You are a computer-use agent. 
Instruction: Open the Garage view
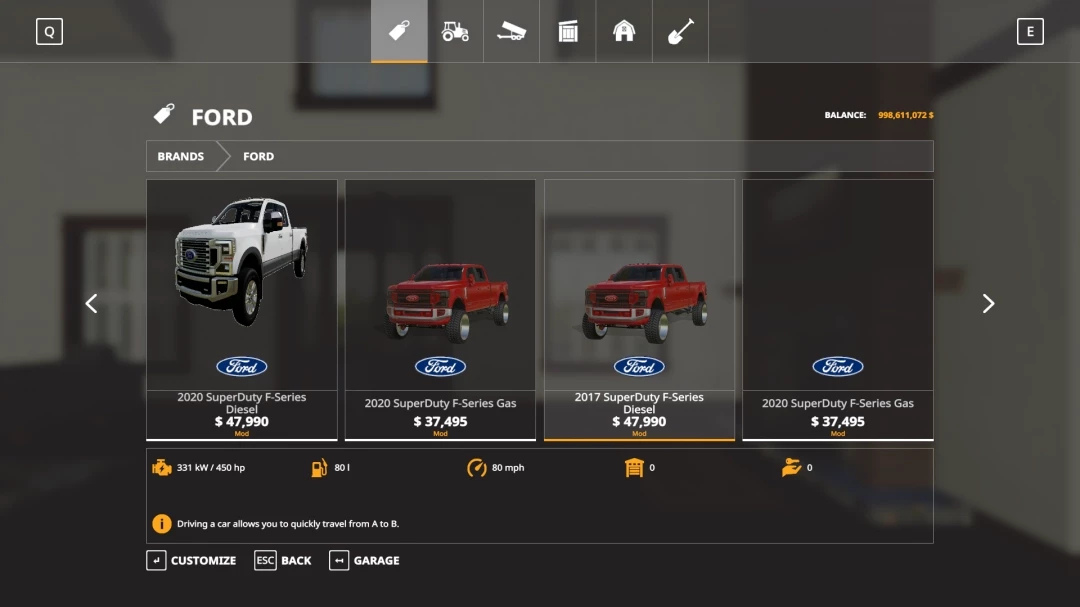[365, 561]
